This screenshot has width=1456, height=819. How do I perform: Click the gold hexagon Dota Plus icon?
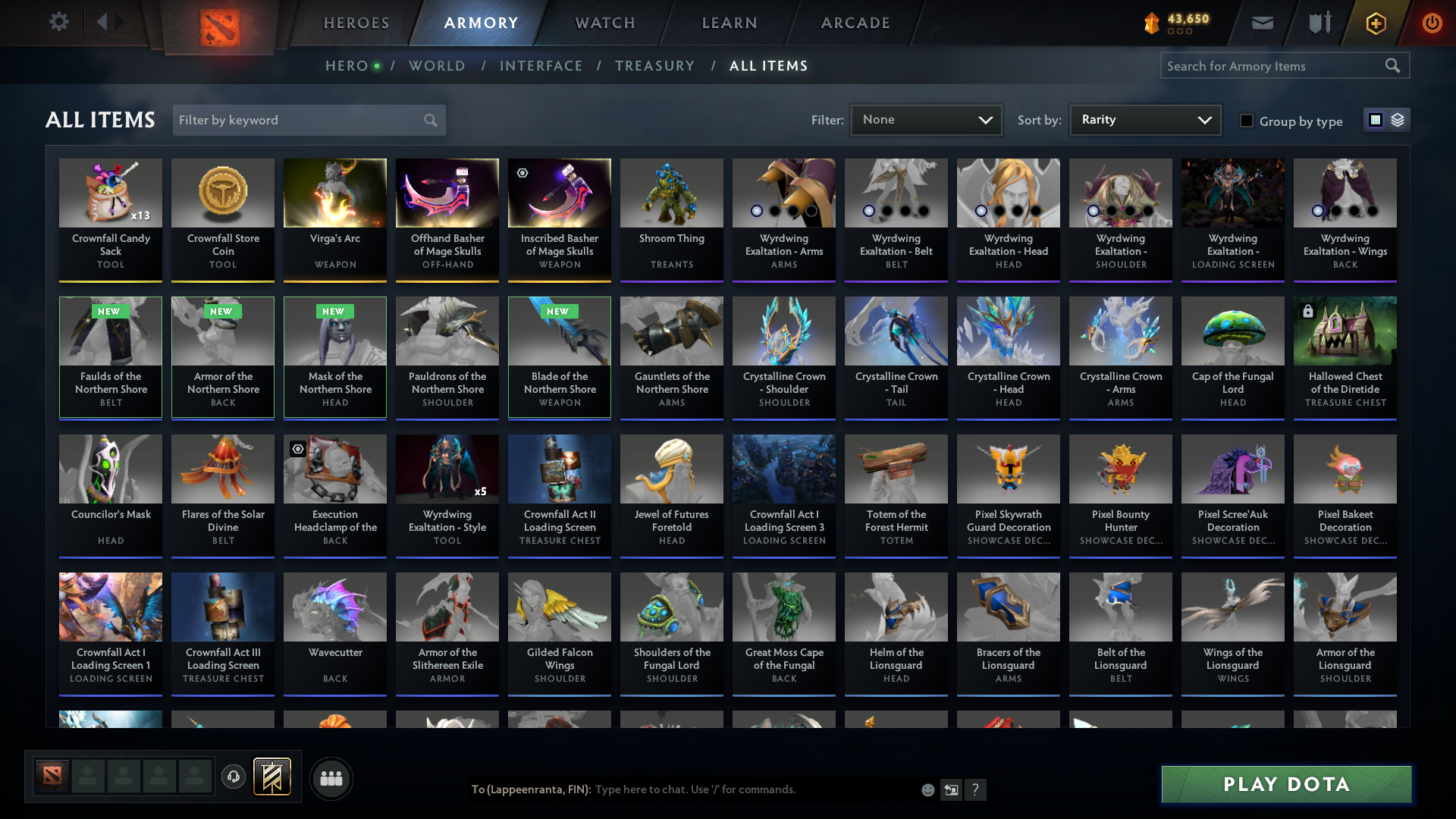1375,23
